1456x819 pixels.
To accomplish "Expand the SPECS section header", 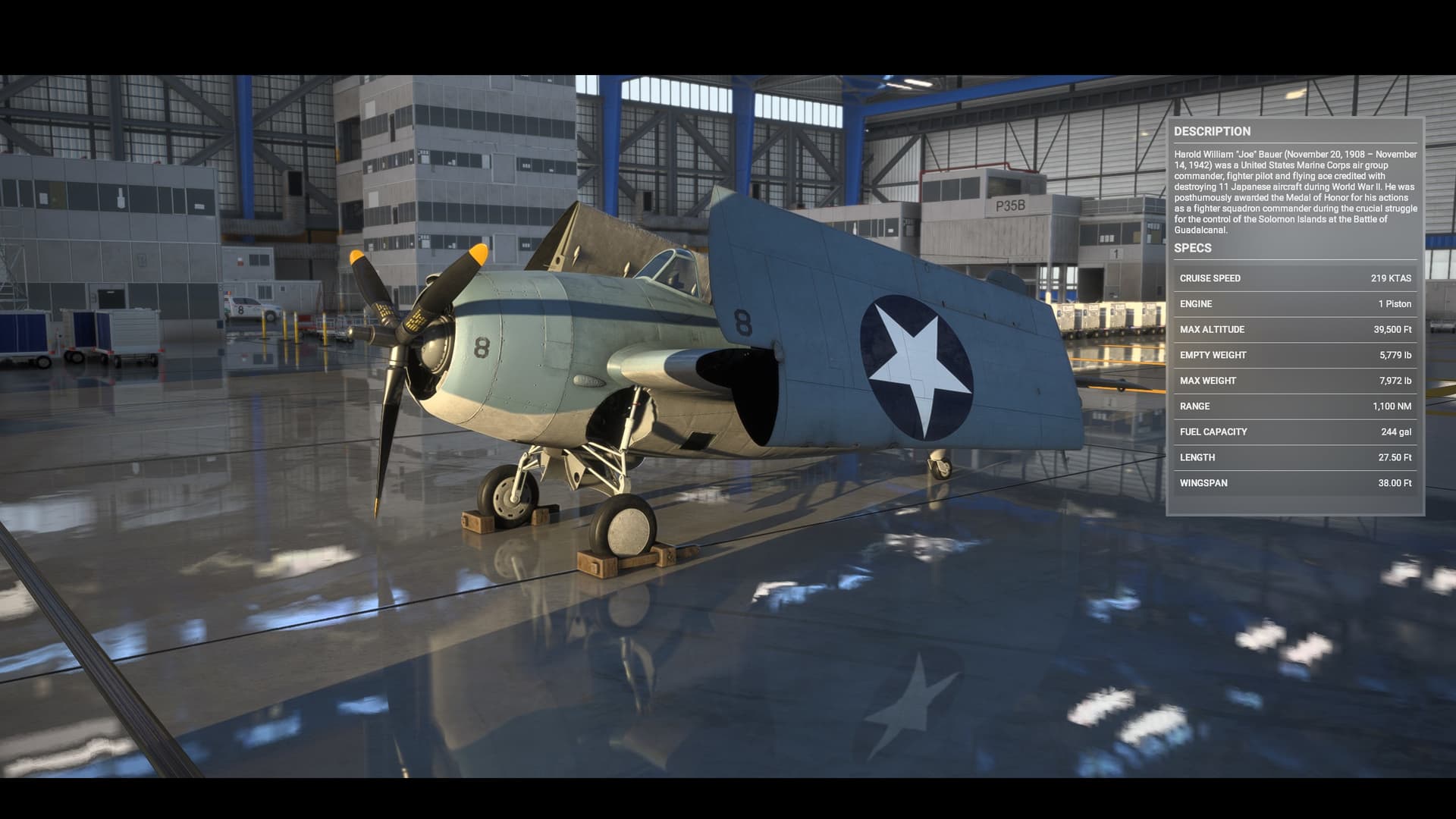I will click(x=1195, y=248).
